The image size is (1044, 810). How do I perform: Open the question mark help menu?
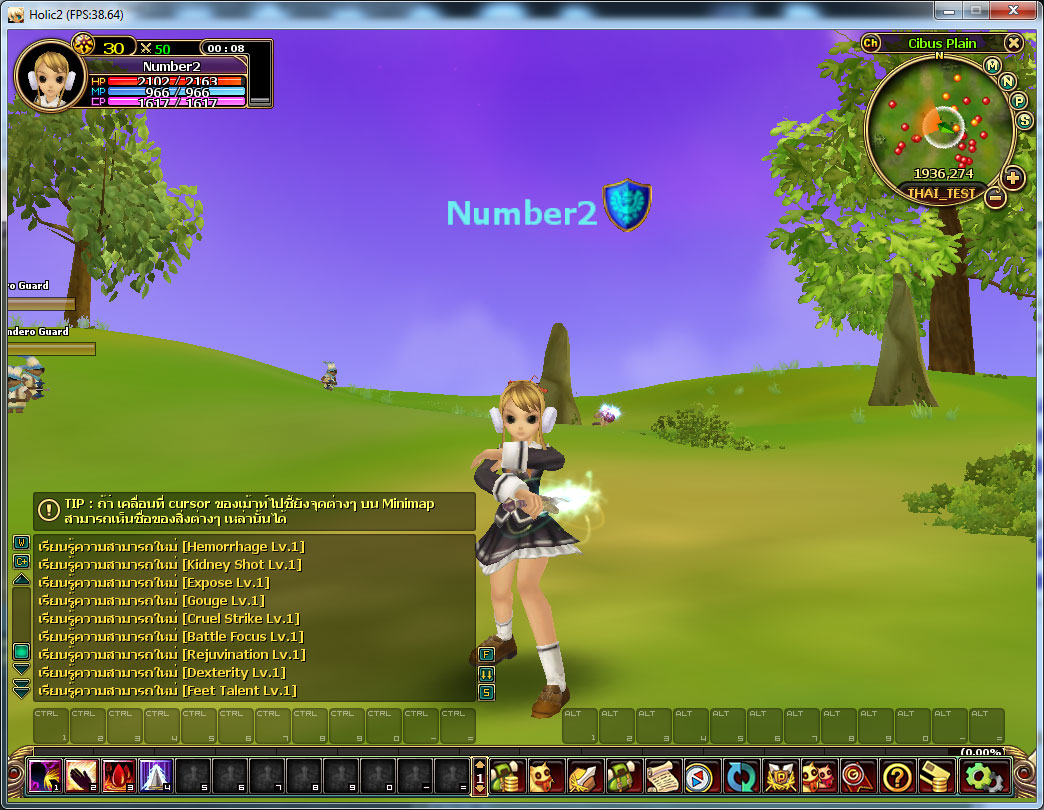click(x=898, y=776)
